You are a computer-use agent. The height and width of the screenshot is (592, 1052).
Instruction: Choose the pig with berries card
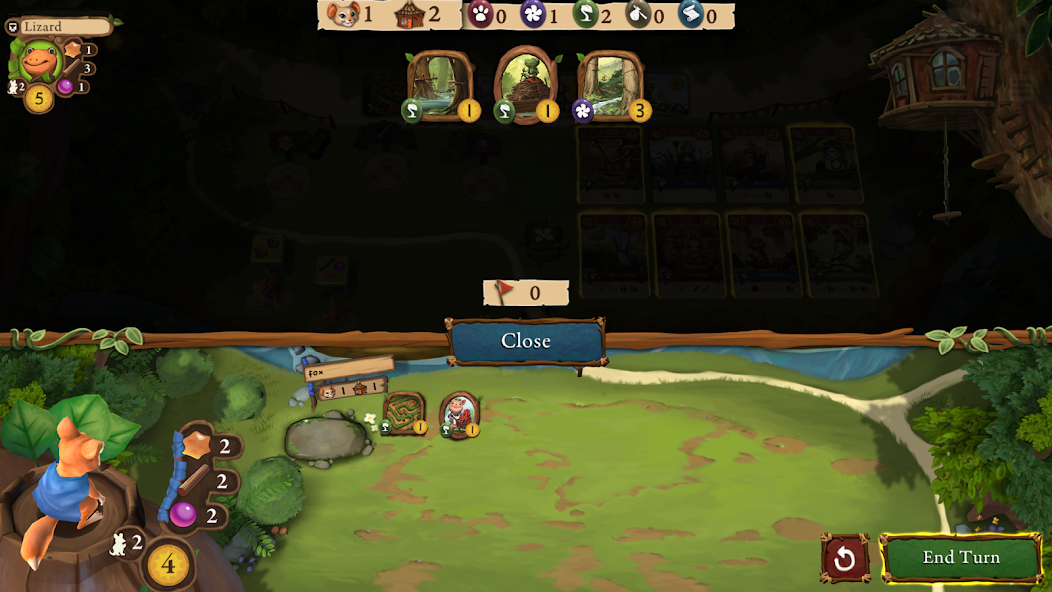tap(459, 414)
